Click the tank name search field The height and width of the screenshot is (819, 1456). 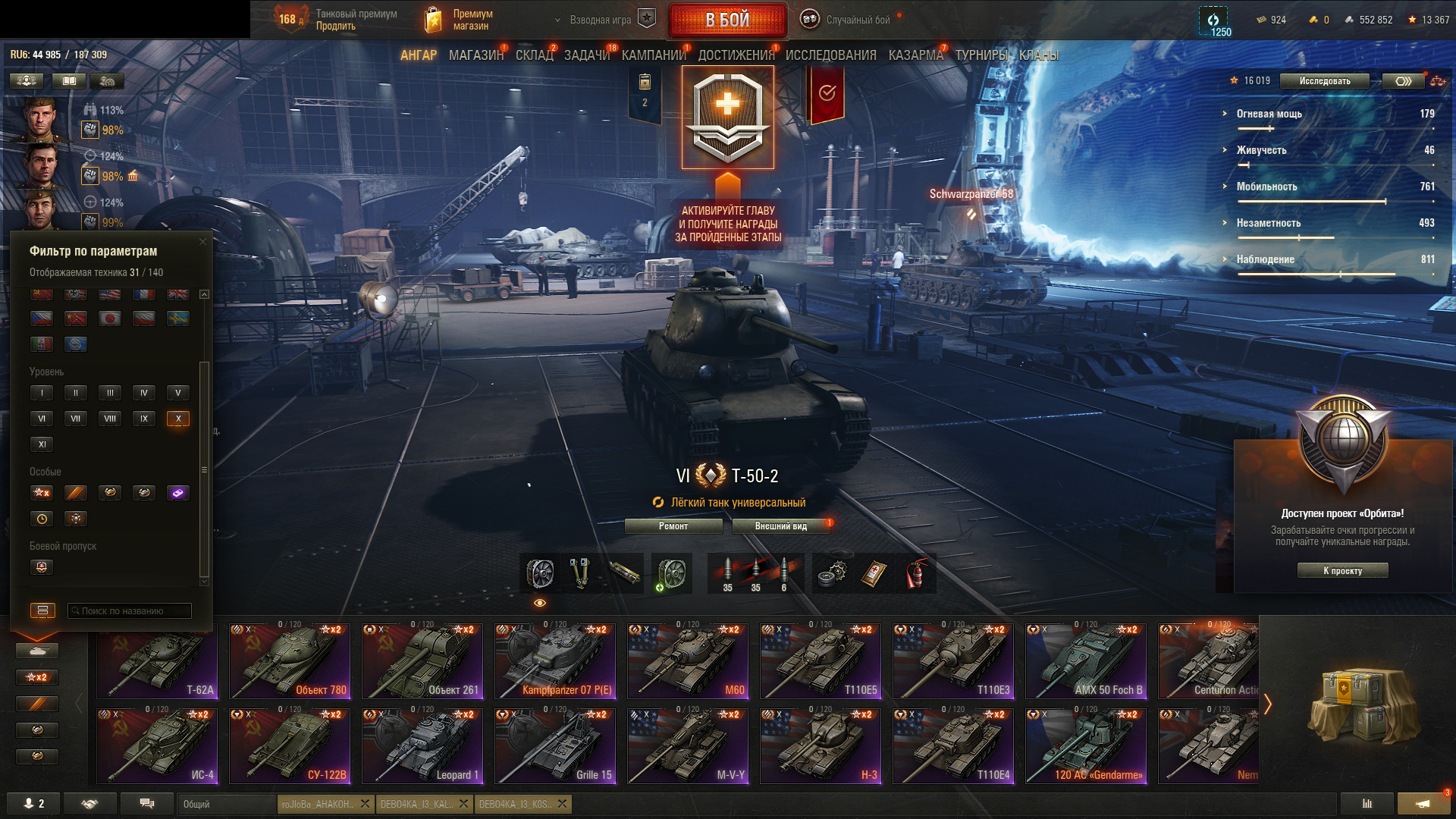(130, 611)
